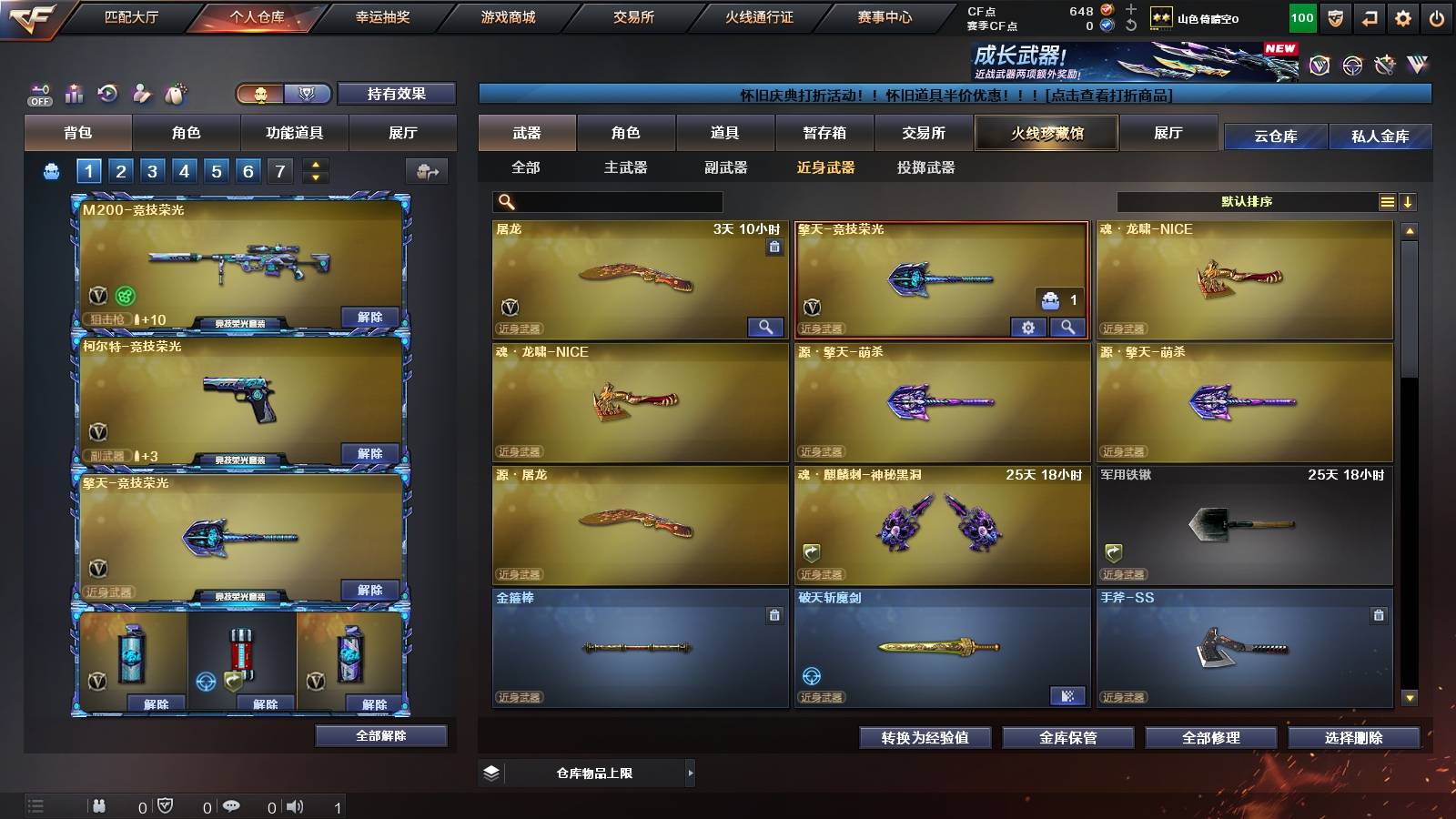Screen dimensions: 1456x819
Task: Open magnifier preview on 擎天-竞技荣光 card
Action: (x=1067, y=327)
